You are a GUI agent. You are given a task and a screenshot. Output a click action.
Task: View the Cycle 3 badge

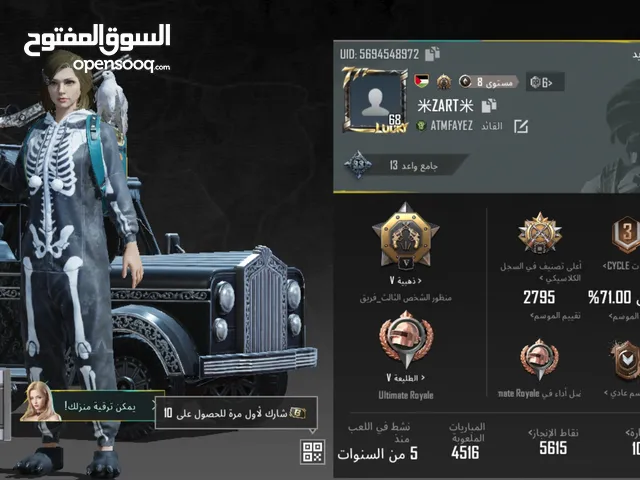click(x=625, y=235)
